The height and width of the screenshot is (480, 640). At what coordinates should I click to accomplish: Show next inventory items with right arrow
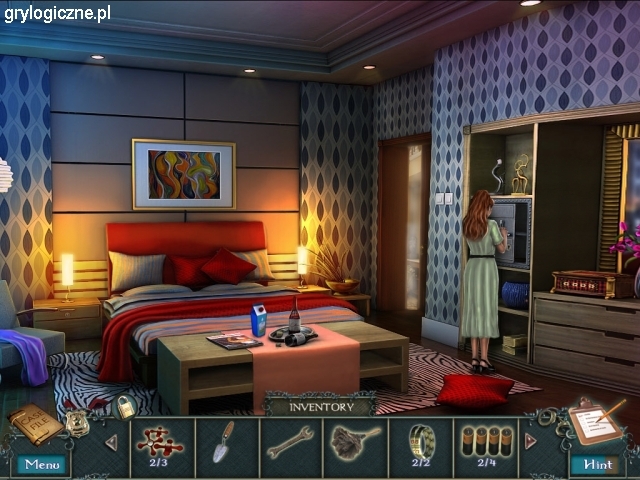click(530, 441)
